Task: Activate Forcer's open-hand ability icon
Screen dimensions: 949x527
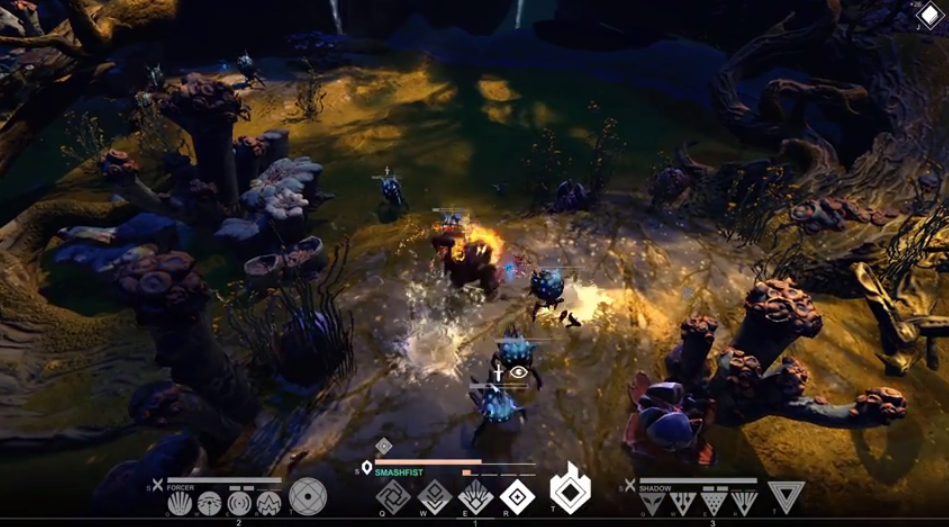Action: (180, 503)
